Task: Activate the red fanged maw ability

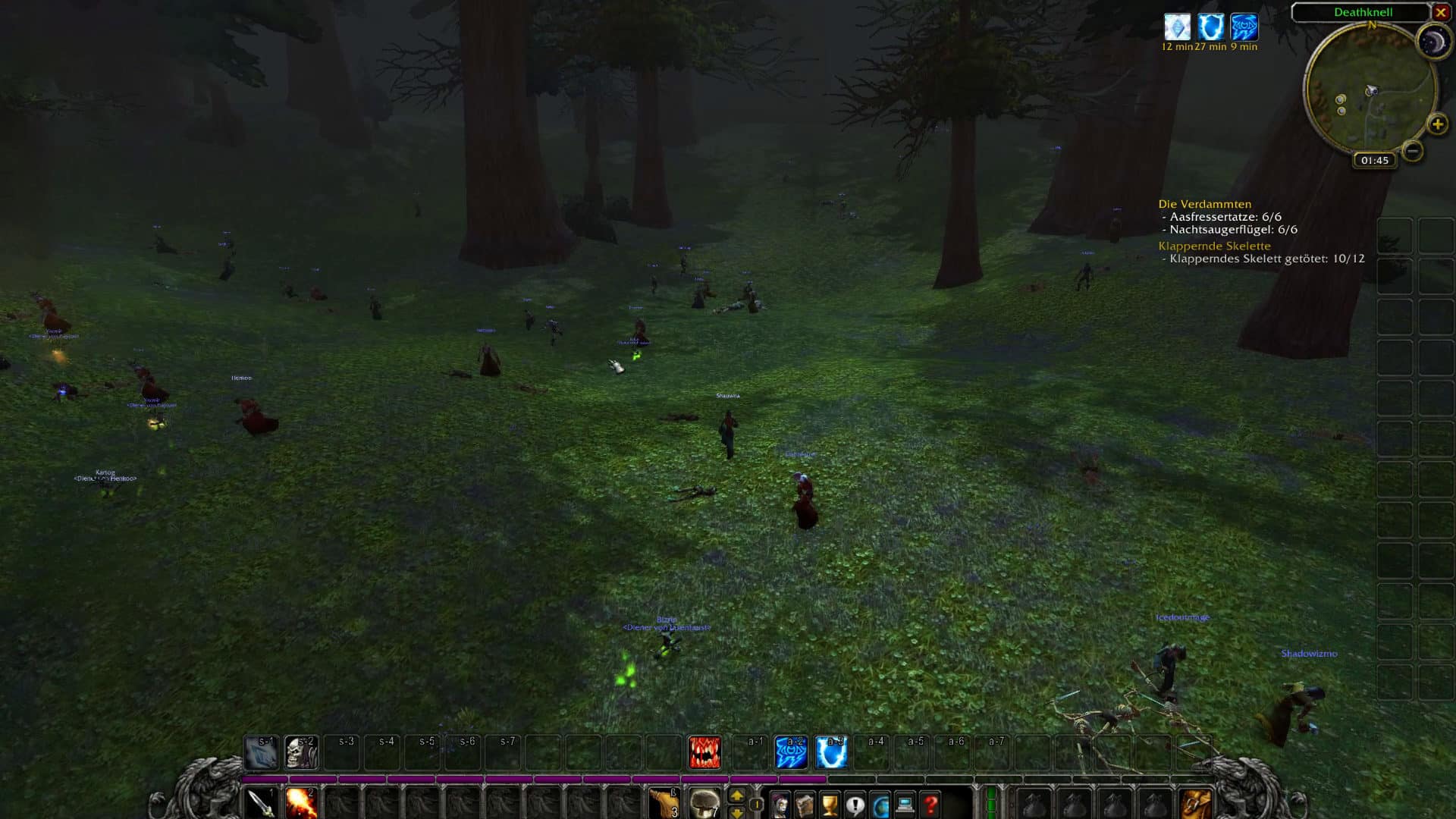Action: pos(704,752)
